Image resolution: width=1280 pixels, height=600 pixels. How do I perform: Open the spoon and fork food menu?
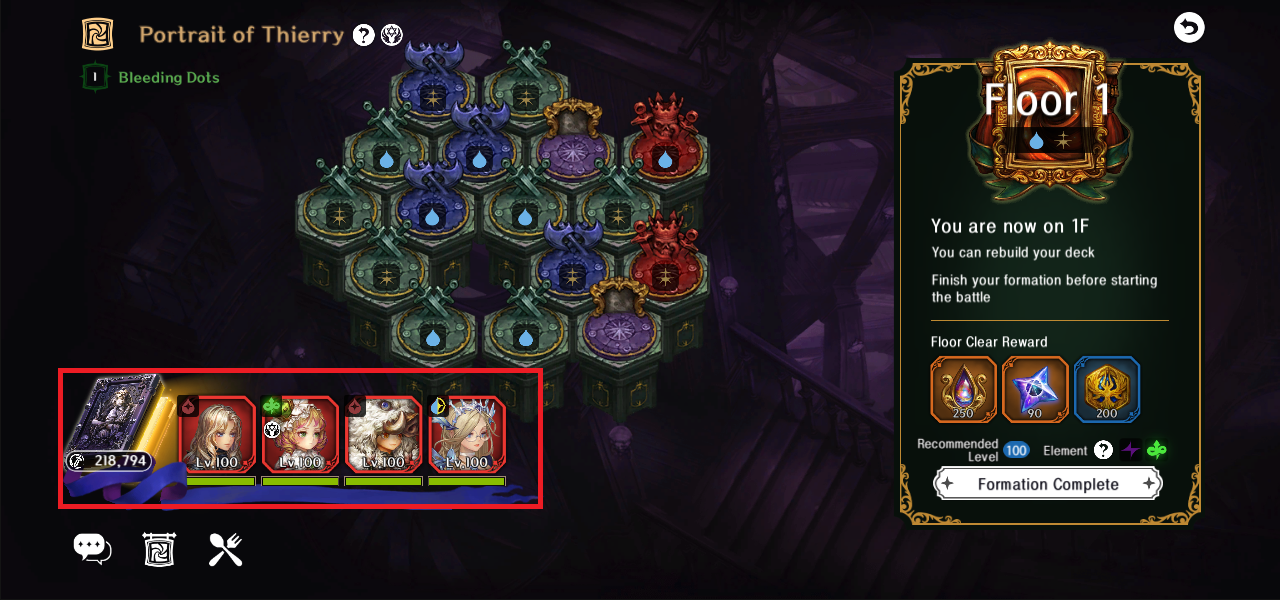click(x=225, y=549)
